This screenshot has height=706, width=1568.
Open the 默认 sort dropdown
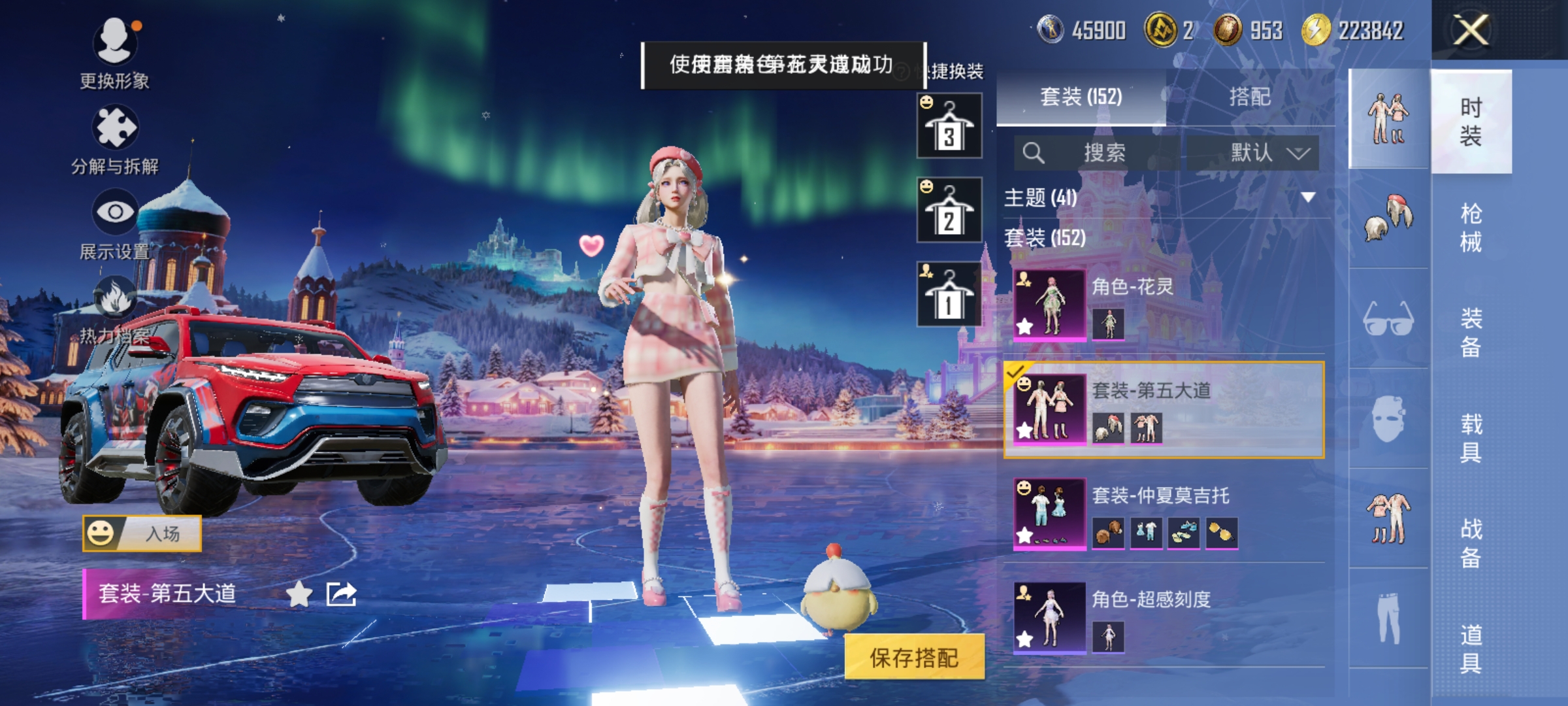point(1253,153)
